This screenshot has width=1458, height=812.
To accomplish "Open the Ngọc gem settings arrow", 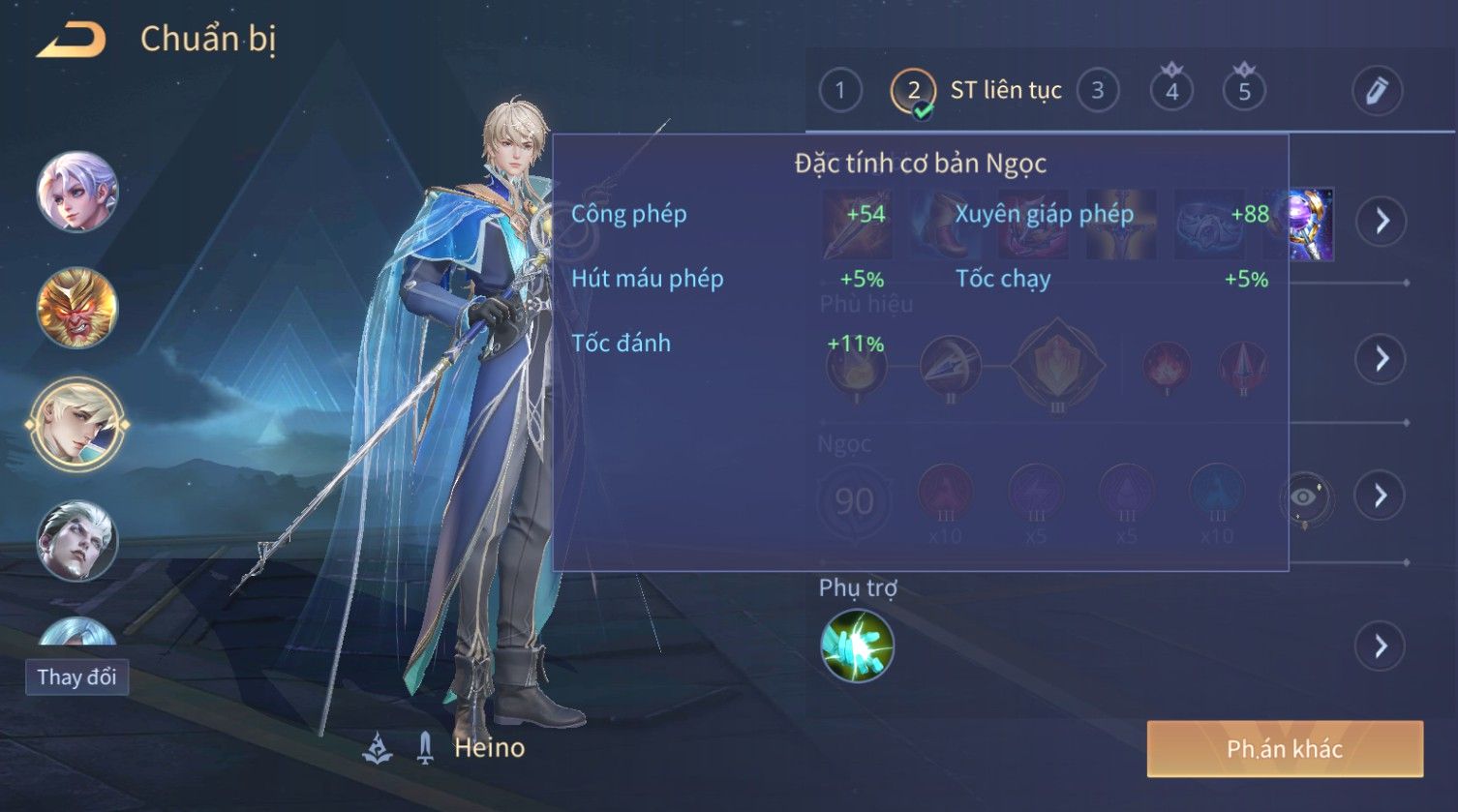I will pos(1381,496).
